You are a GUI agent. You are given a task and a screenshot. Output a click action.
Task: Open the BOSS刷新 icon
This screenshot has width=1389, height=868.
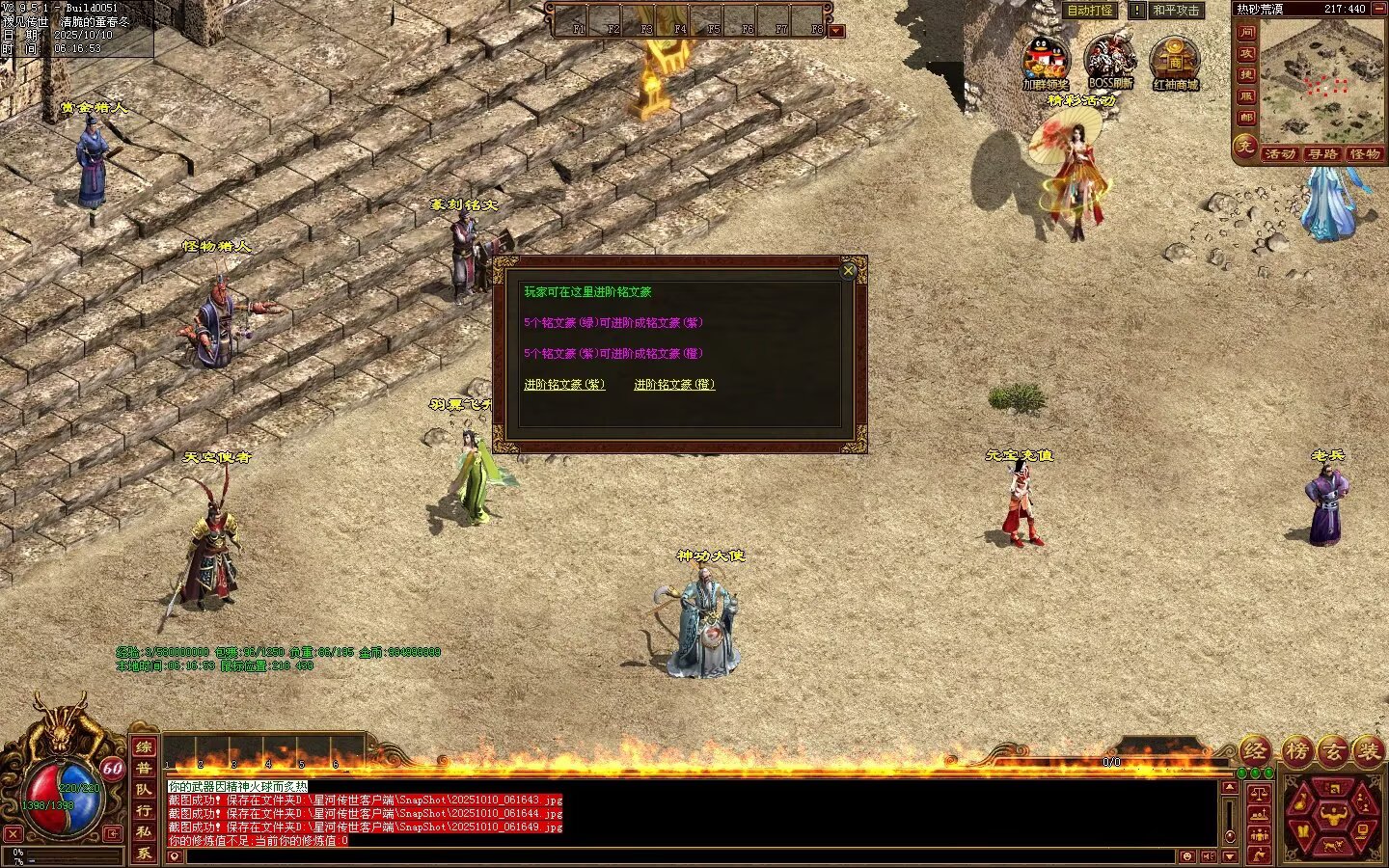[1109, 58]
